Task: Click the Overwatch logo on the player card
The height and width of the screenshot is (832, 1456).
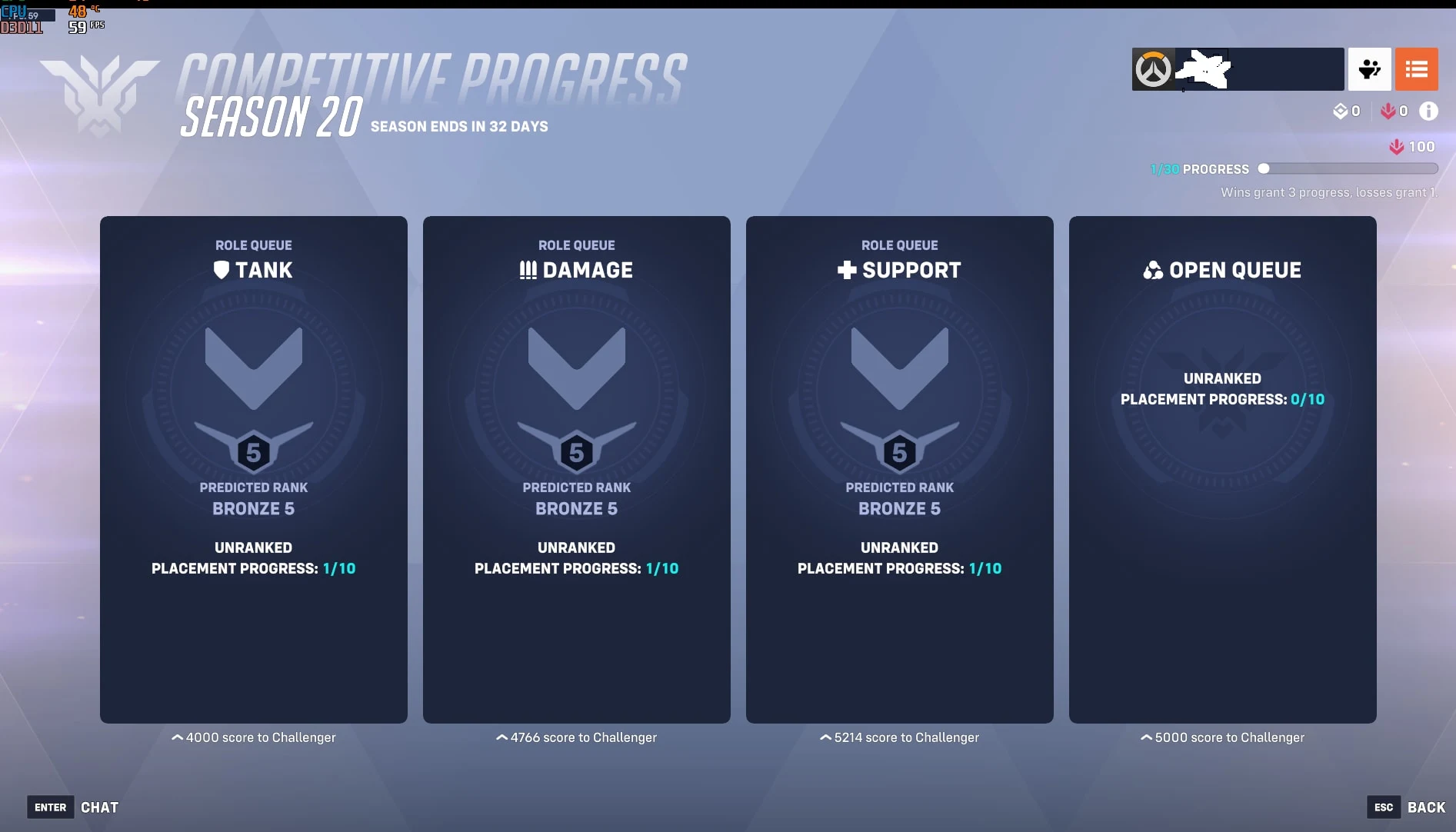Action: 1152,69
